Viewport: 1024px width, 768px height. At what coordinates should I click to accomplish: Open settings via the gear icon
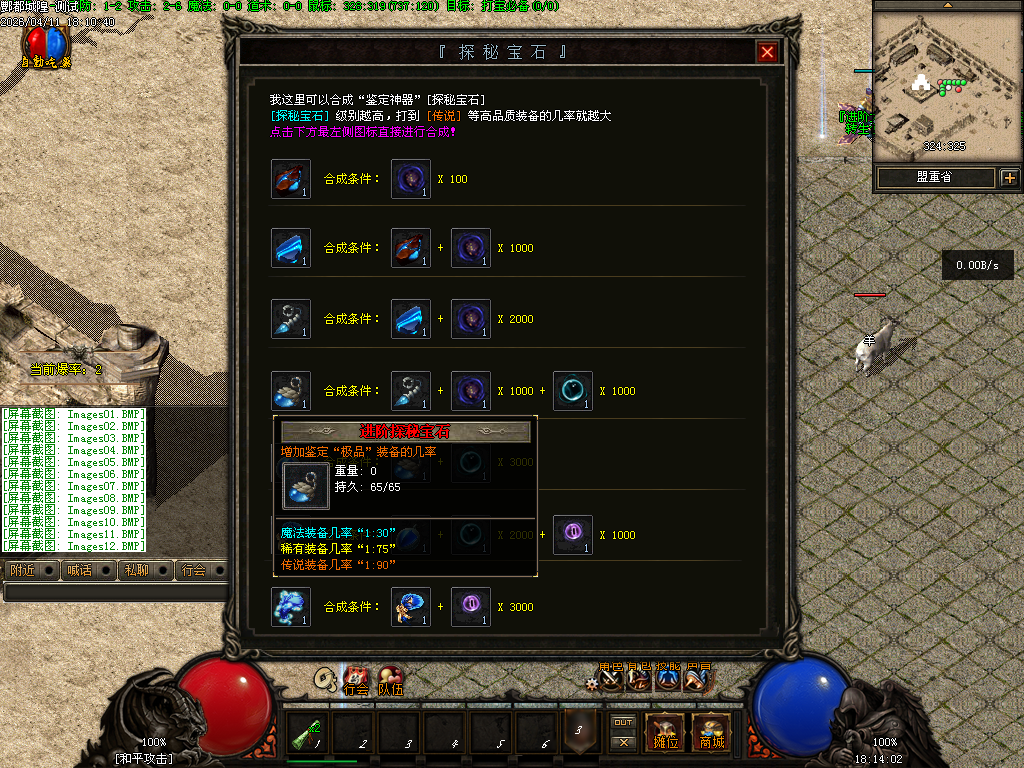point(593,683)
